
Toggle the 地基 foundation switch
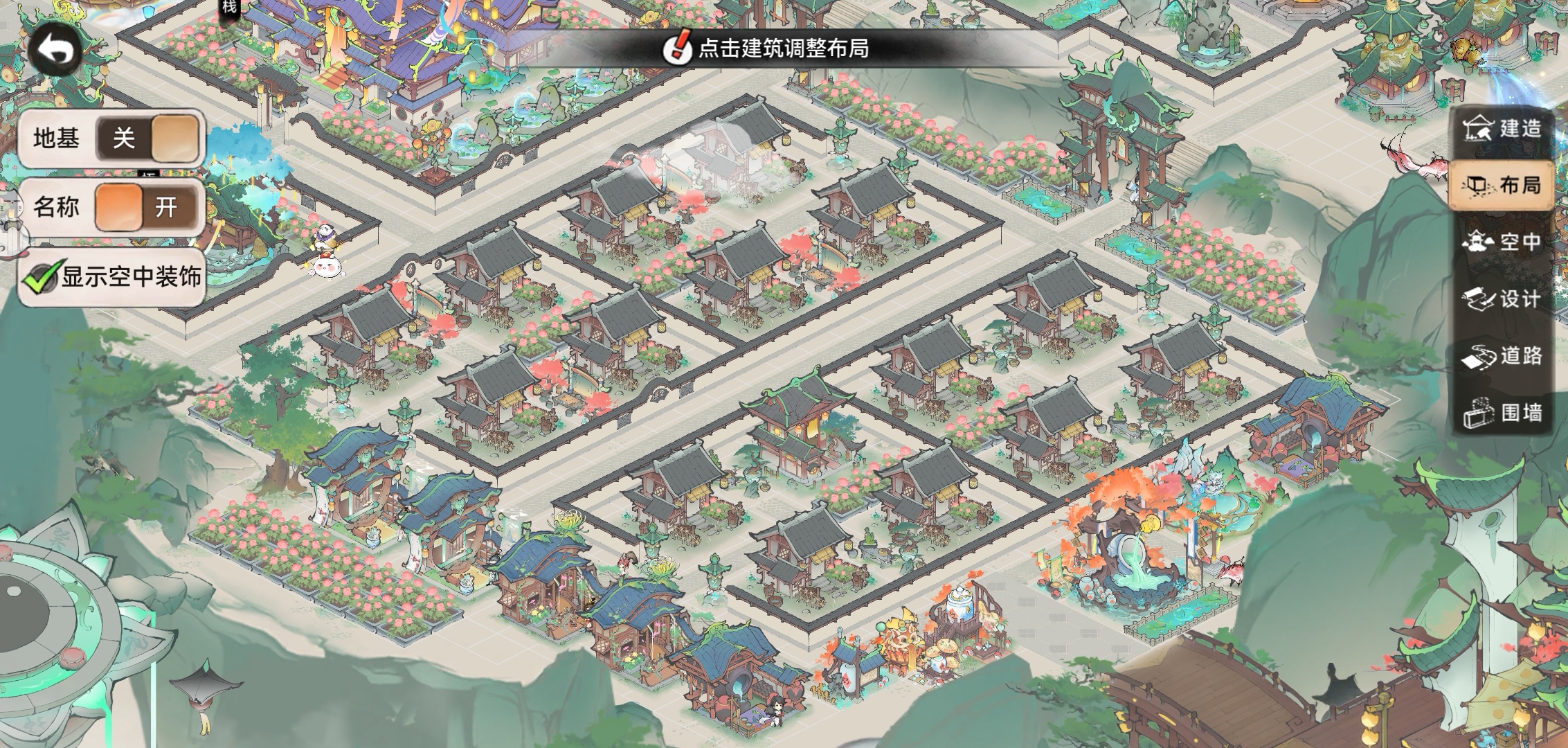click(x=147, y=139)
